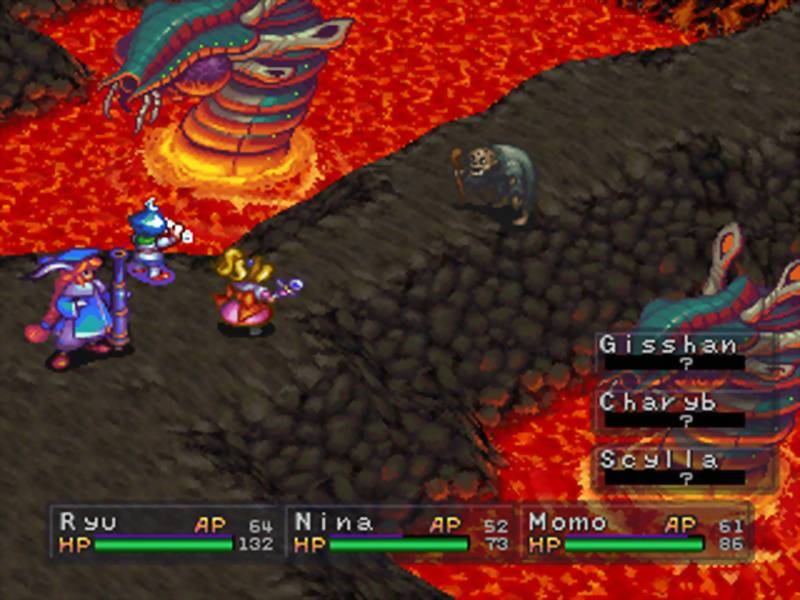800x600 pixels.
Task: Select Ryu's party status panel
Action: coord(166,533)
